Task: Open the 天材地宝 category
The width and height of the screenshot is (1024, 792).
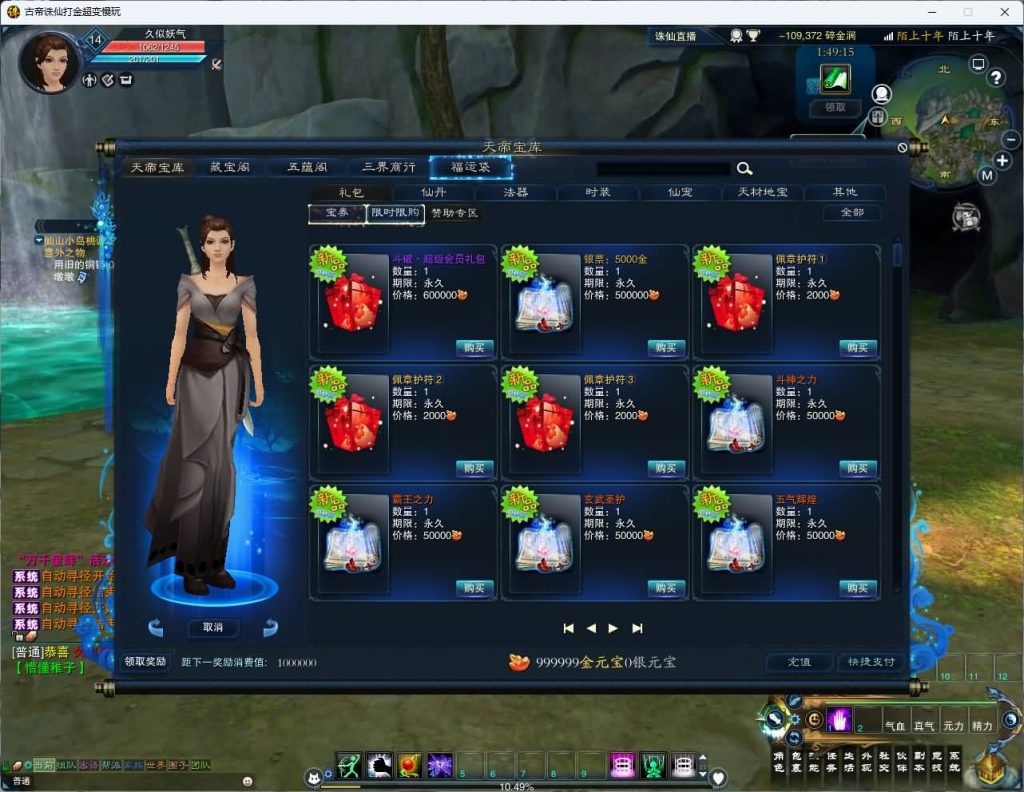Action: [x=762, y=192]
